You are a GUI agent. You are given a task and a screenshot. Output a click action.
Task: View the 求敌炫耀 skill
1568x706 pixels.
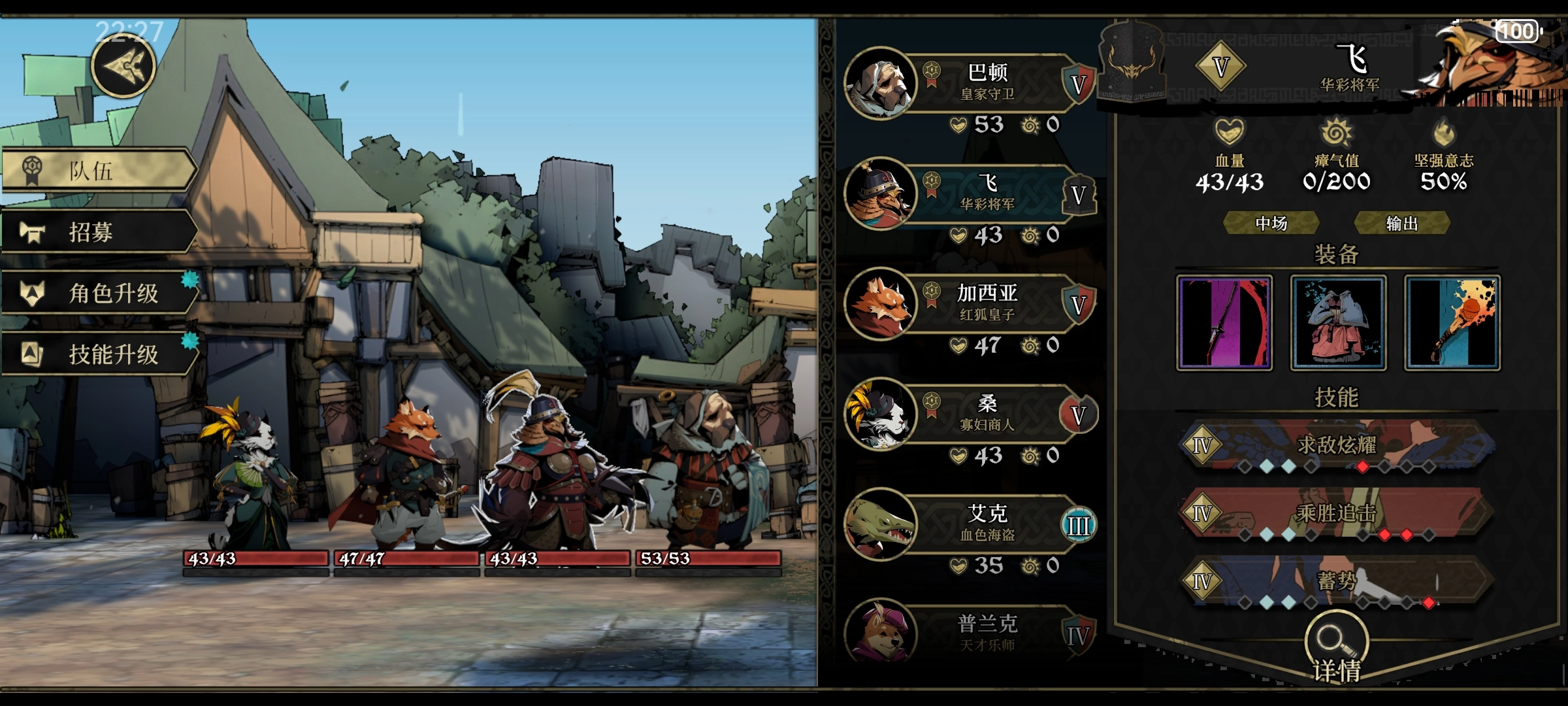point(1336,446)
